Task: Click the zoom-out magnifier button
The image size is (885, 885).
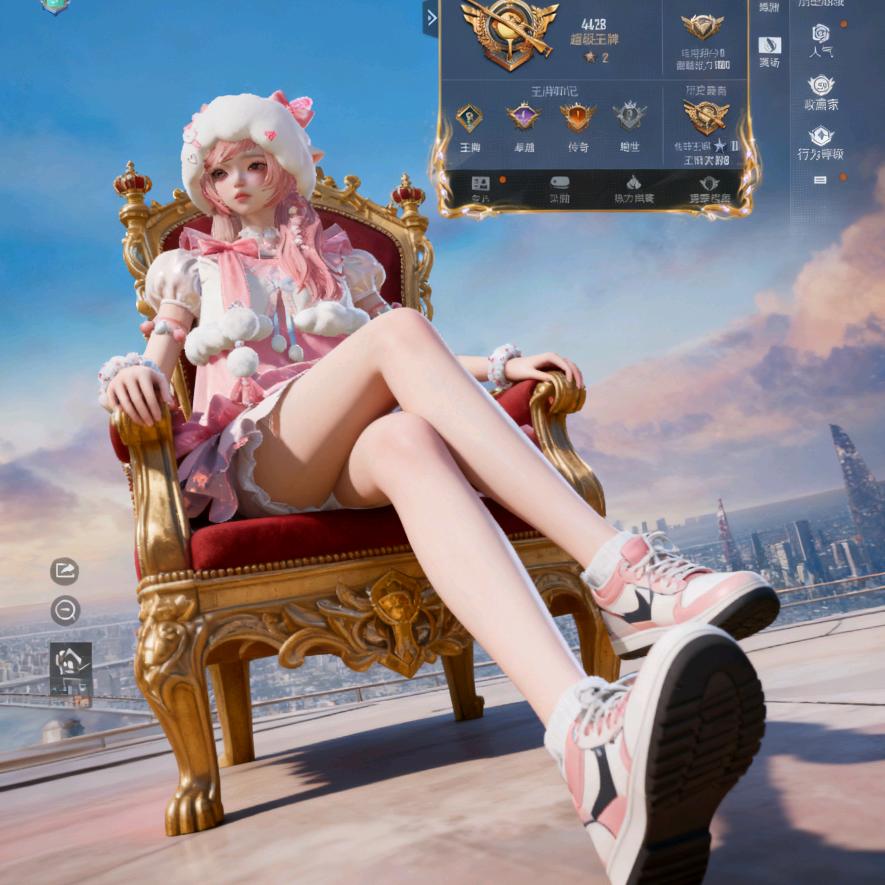Action: [65, 610]
